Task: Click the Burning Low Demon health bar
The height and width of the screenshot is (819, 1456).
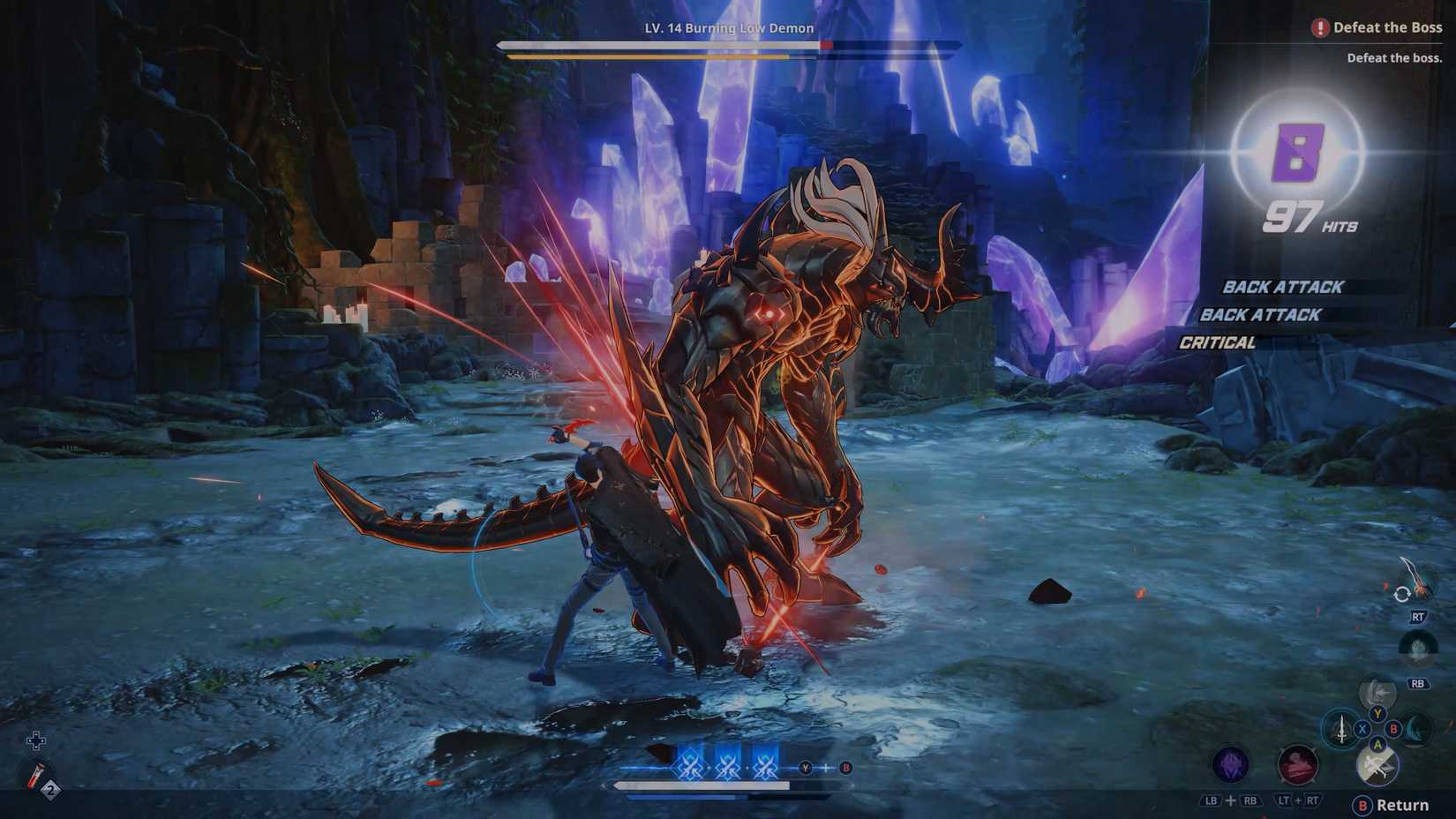Action: pos(727,44)
